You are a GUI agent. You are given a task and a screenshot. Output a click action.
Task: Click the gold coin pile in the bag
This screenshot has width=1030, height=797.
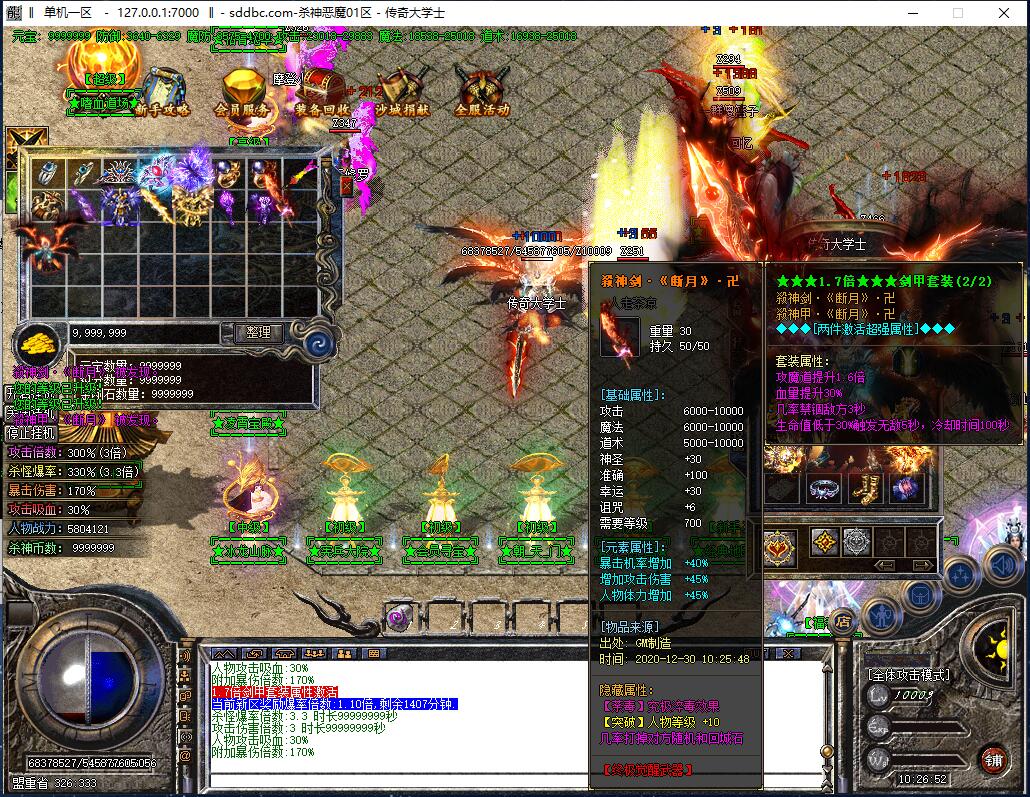click(41, 342)
